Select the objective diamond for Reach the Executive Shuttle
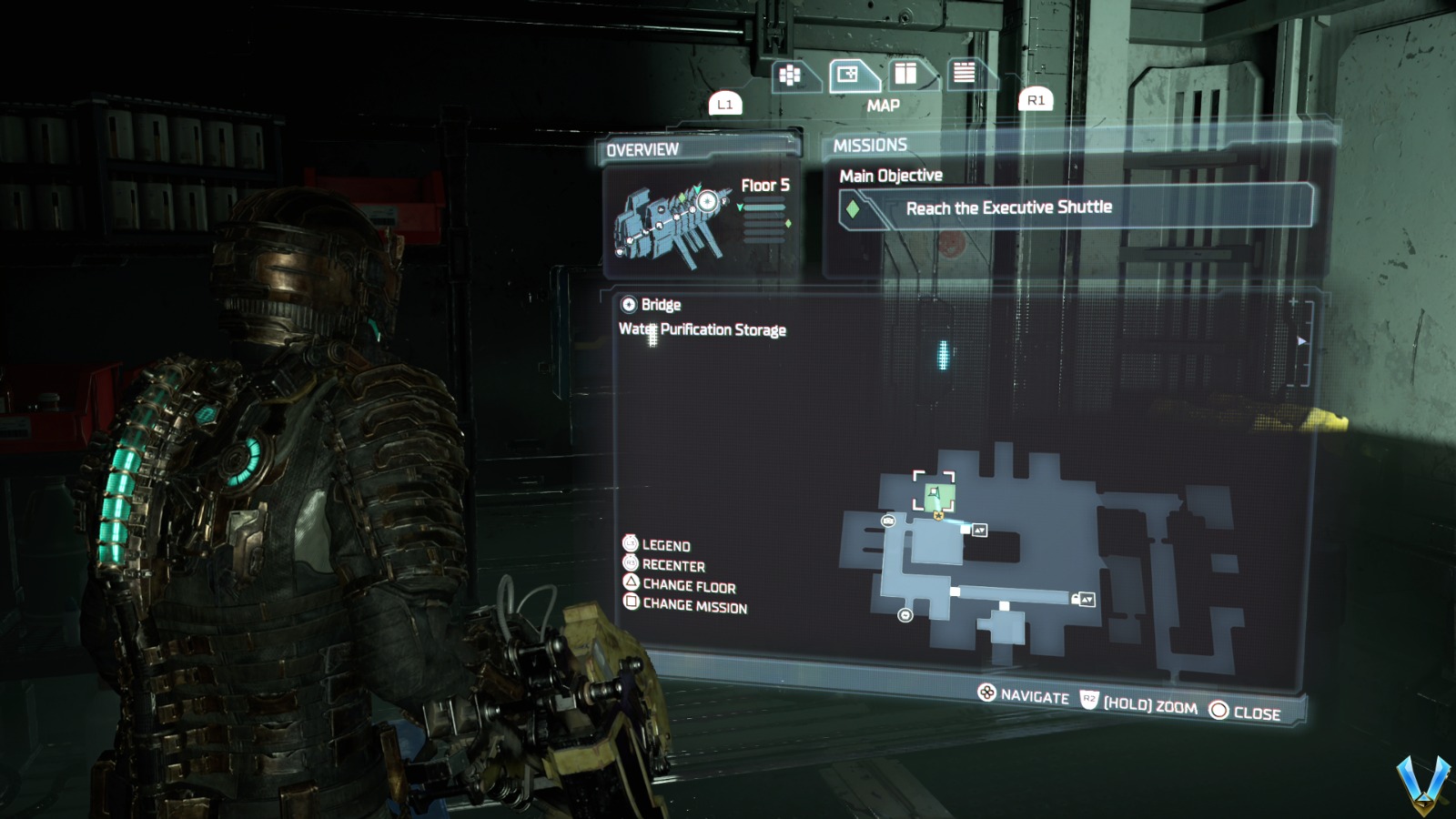Screen dimensions: 1456x819 (x=853, y=207)
